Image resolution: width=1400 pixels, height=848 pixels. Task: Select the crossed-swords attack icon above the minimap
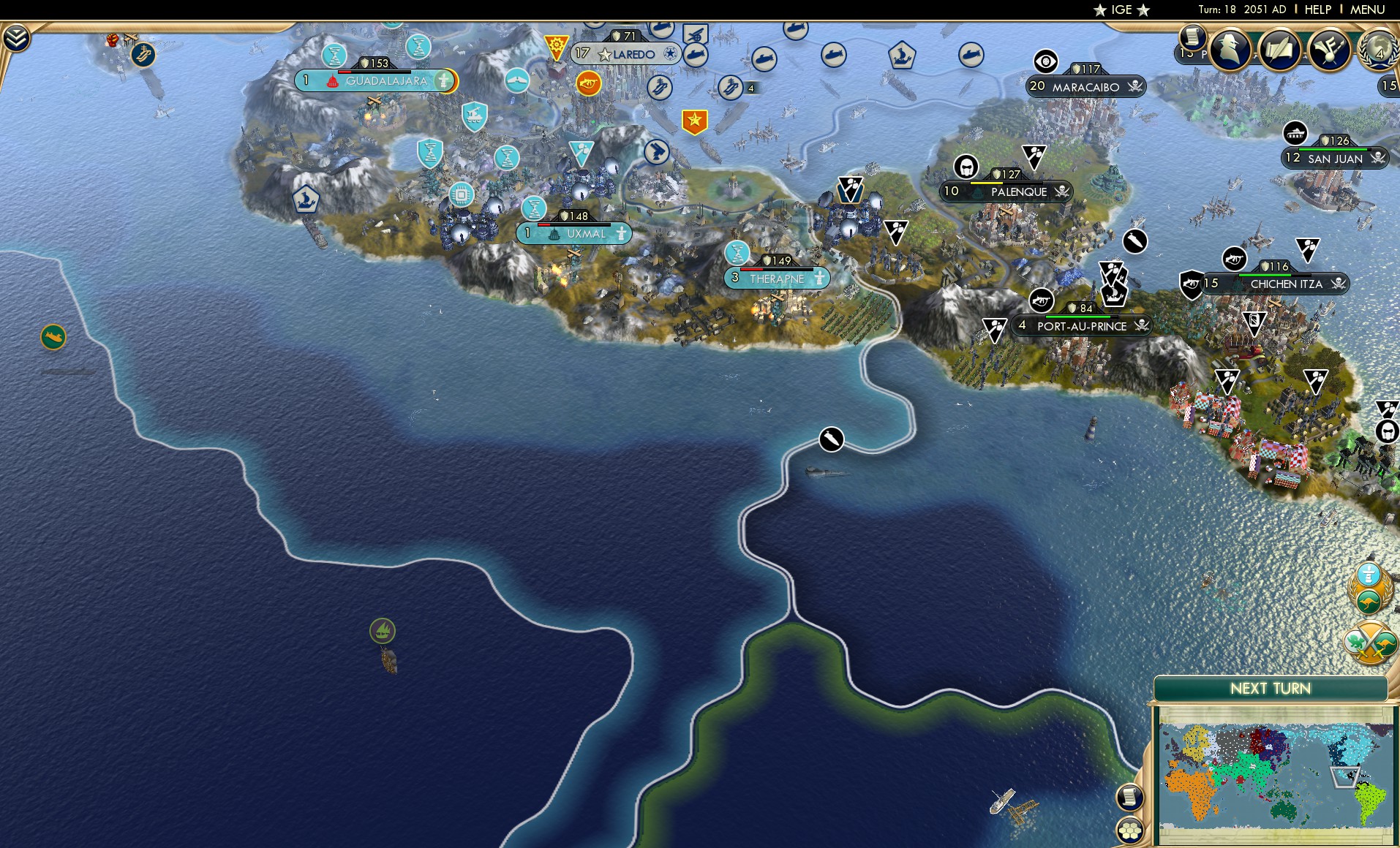pyautogui.click(x=1370, y=642)
